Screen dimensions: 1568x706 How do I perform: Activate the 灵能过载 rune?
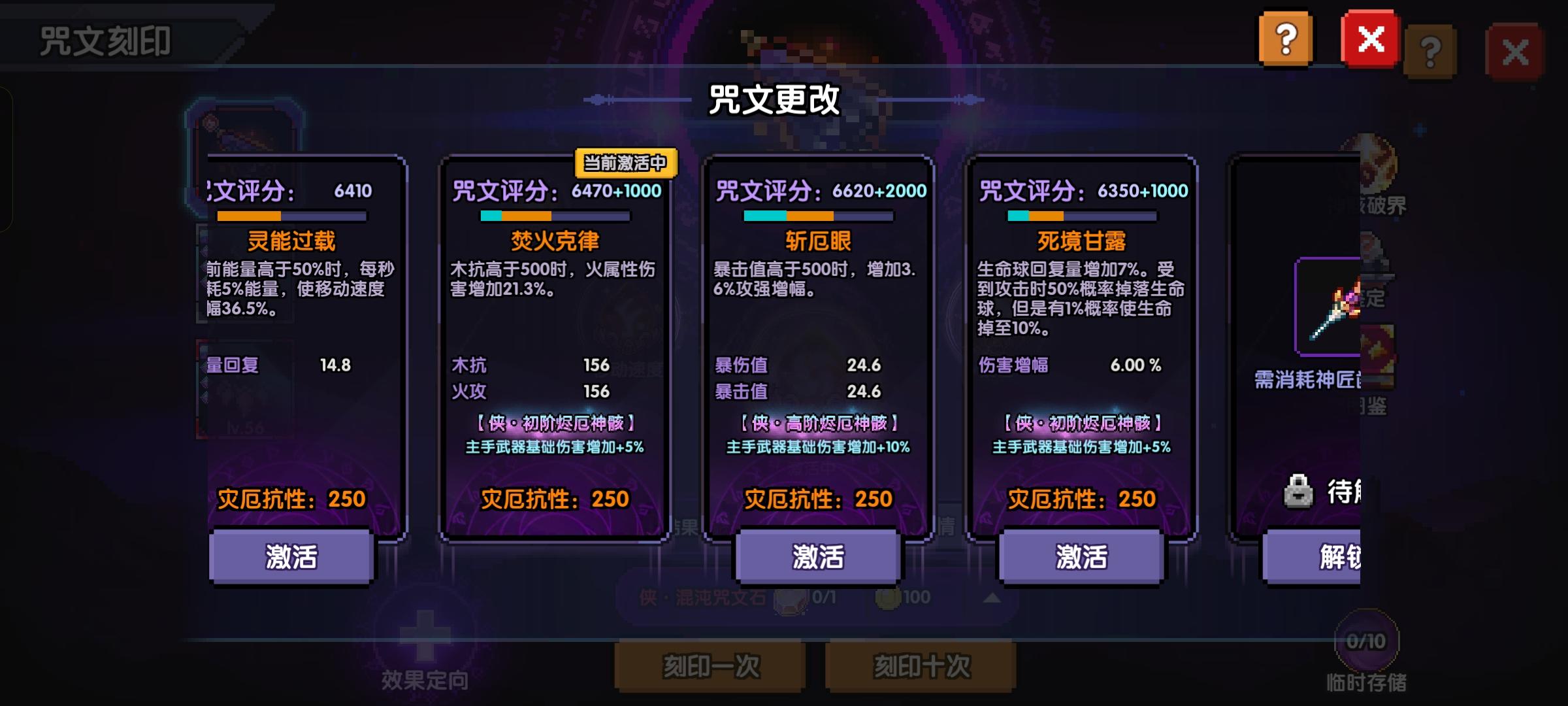tap(290, 557)
